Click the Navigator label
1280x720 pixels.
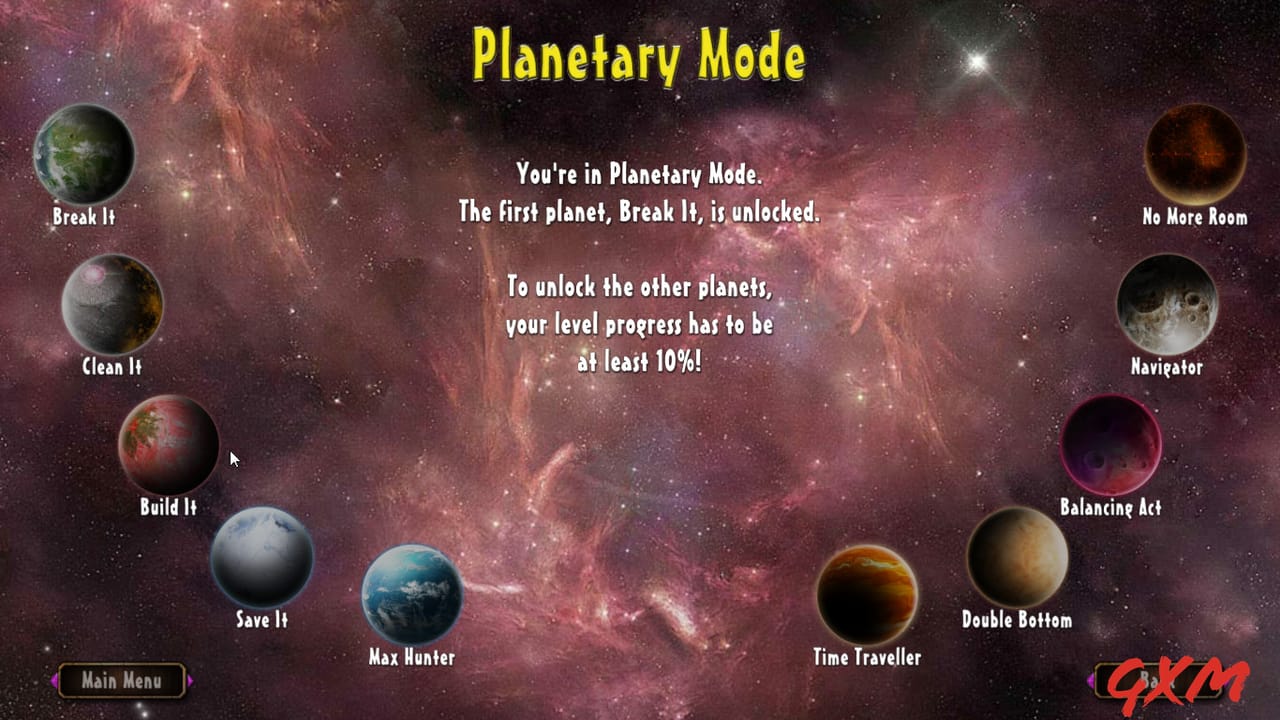coord(1166,367)
